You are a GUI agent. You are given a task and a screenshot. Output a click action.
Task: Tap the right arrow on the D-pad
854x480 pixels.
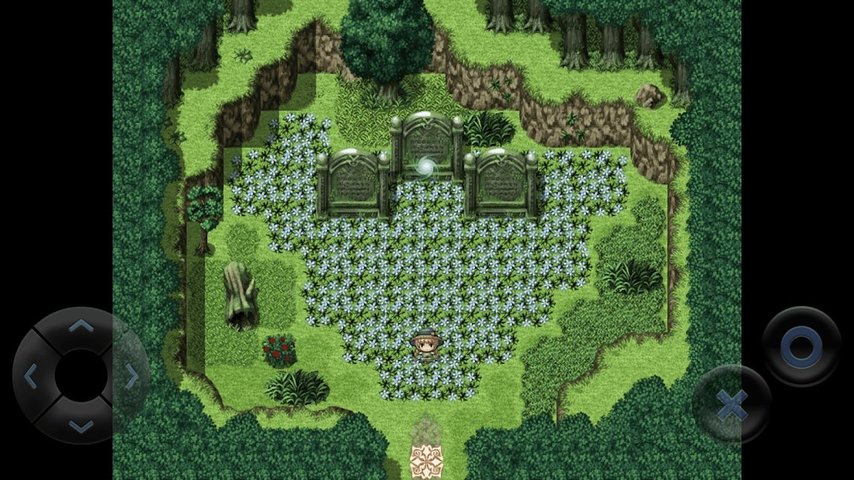(x=131, y=376)
